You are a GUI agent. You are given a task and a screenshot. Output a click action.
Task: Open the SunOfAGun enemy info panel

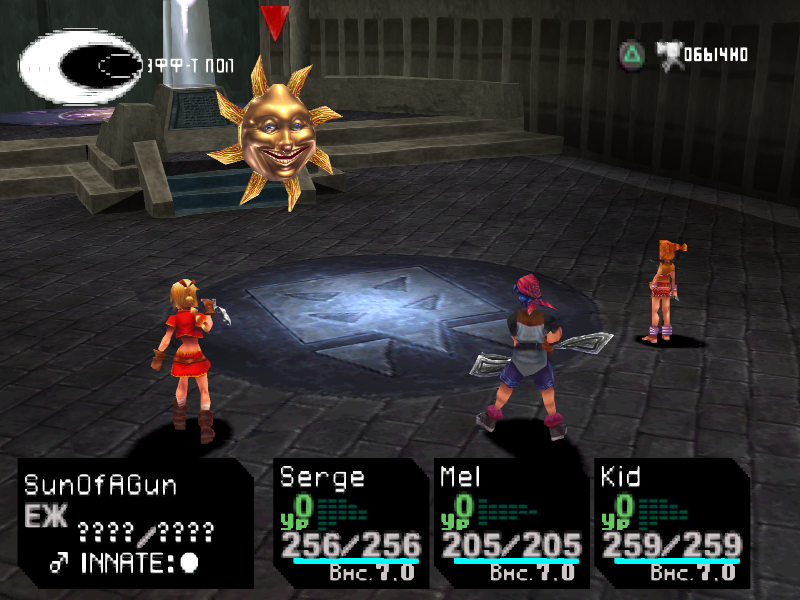pyautogui.click(x=135, y=522)
